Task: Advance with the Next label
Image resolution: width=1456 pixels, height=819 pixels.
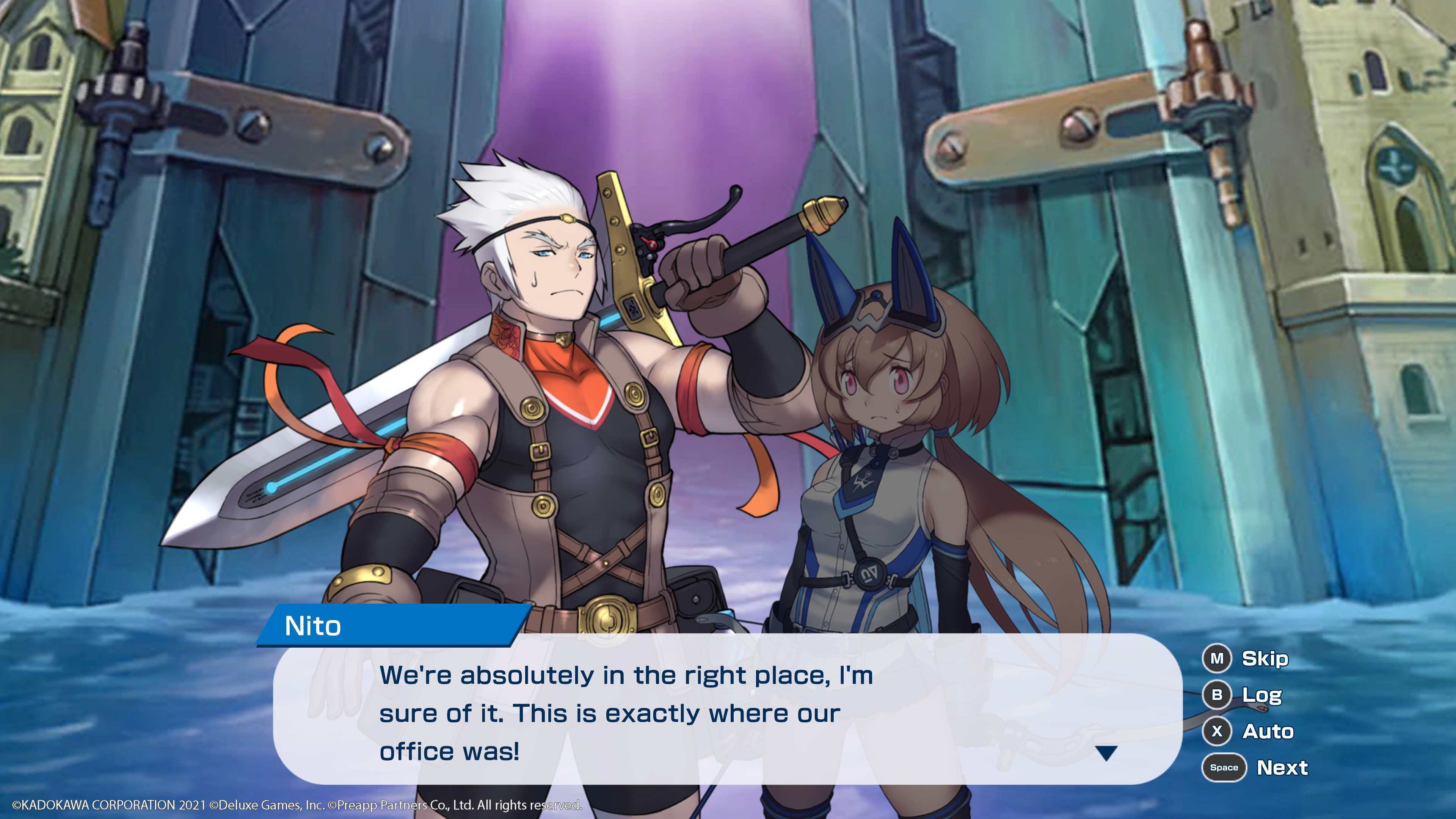Action: click(x=1282, y=767)
